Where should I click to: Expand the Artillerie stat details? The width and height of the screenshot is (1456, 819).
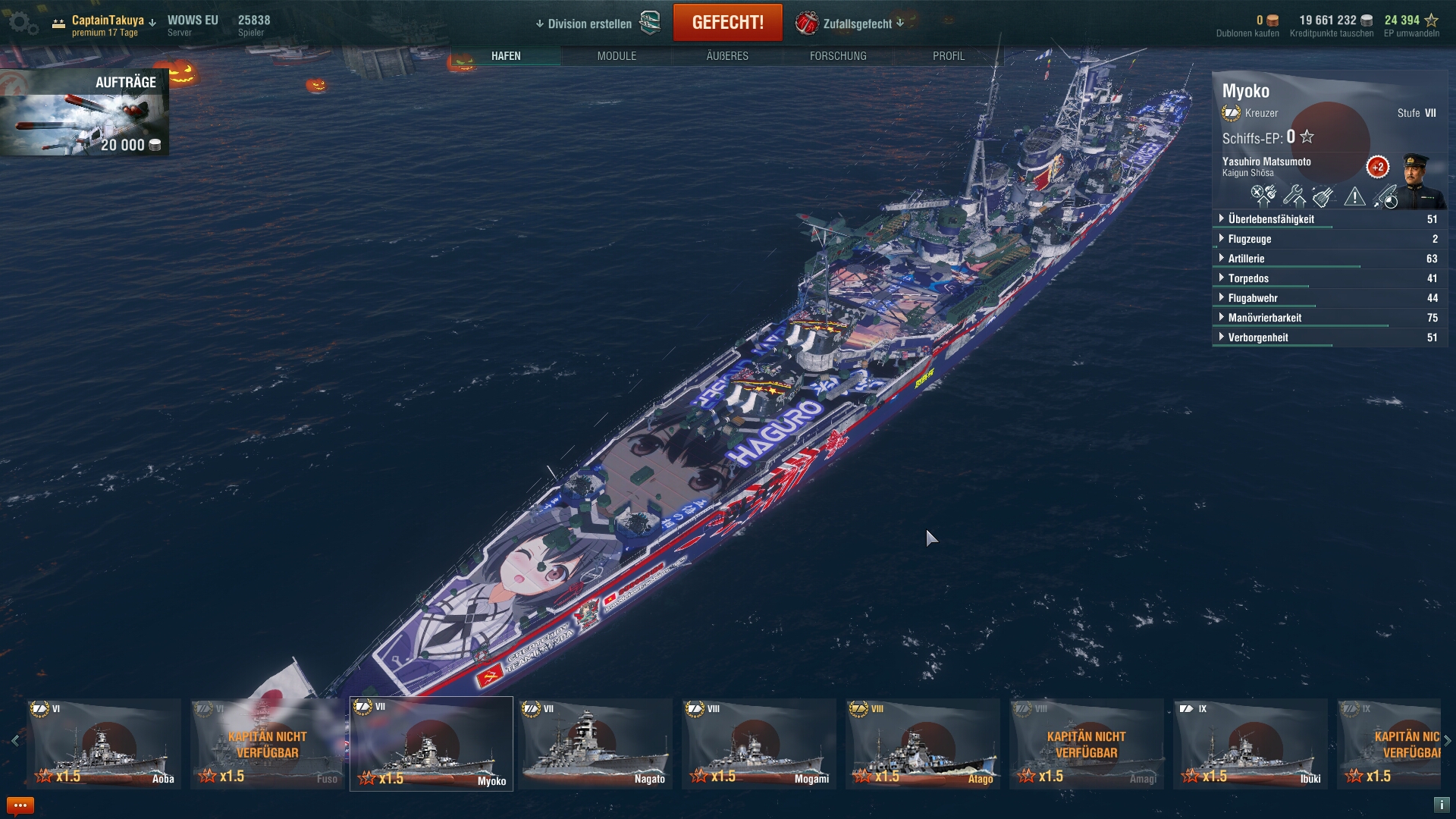(x=1246, y=259)
